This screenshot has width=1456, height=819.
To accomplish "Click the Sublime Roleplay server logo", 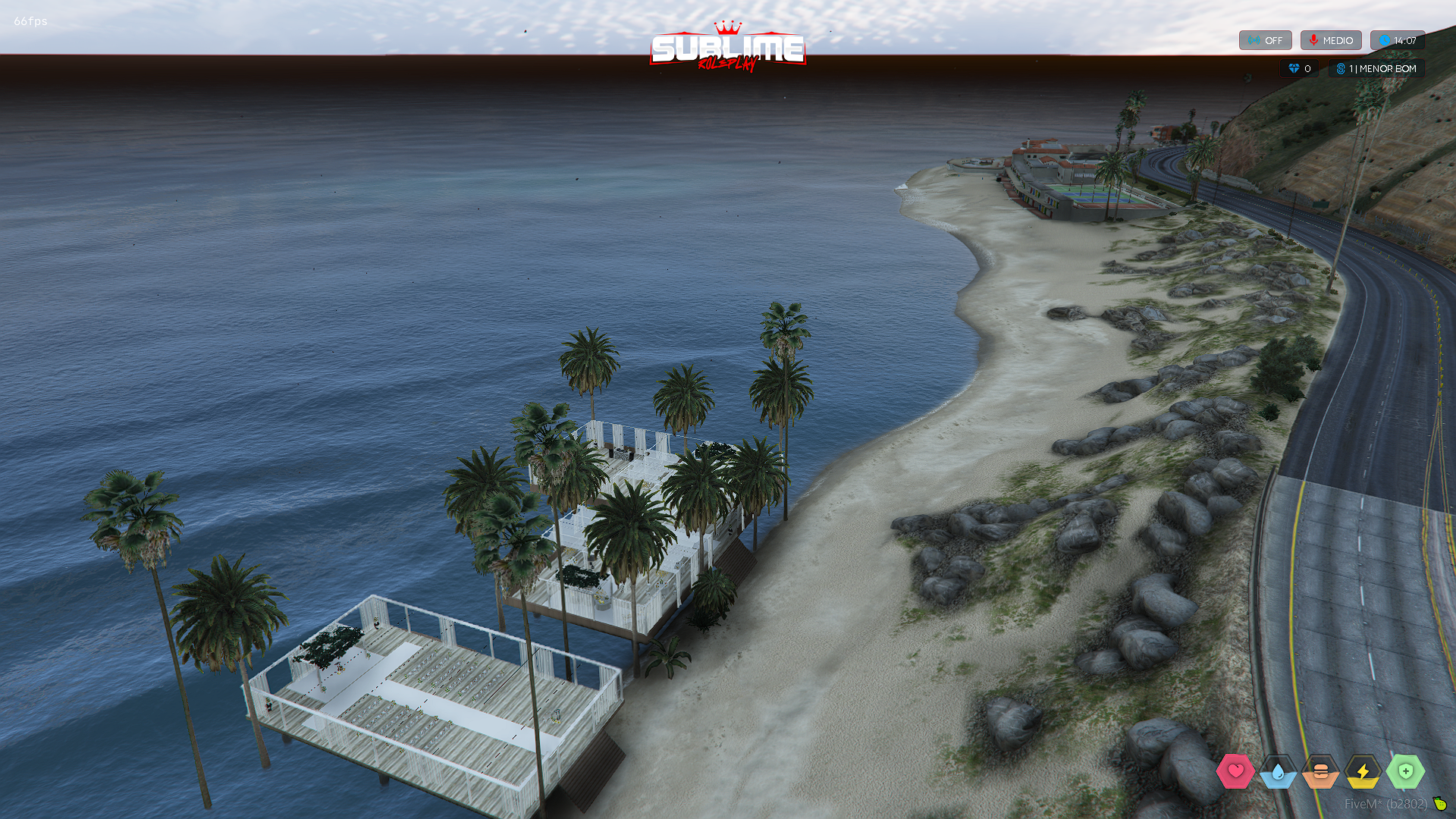I will point(727,48).
